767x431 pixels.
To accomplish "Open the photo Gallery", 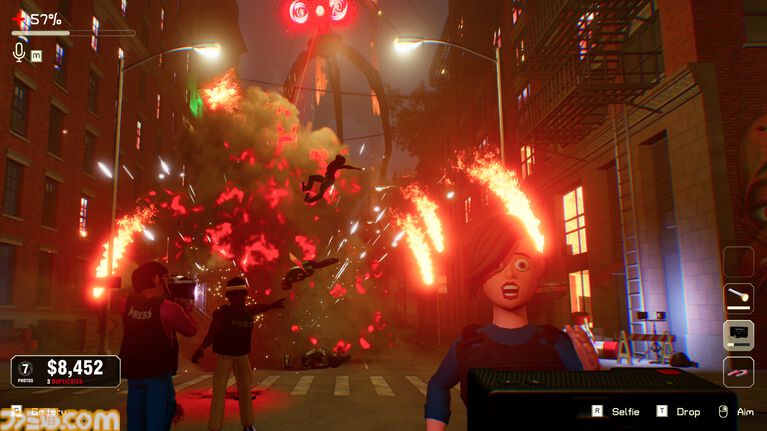I will [39, 411].
